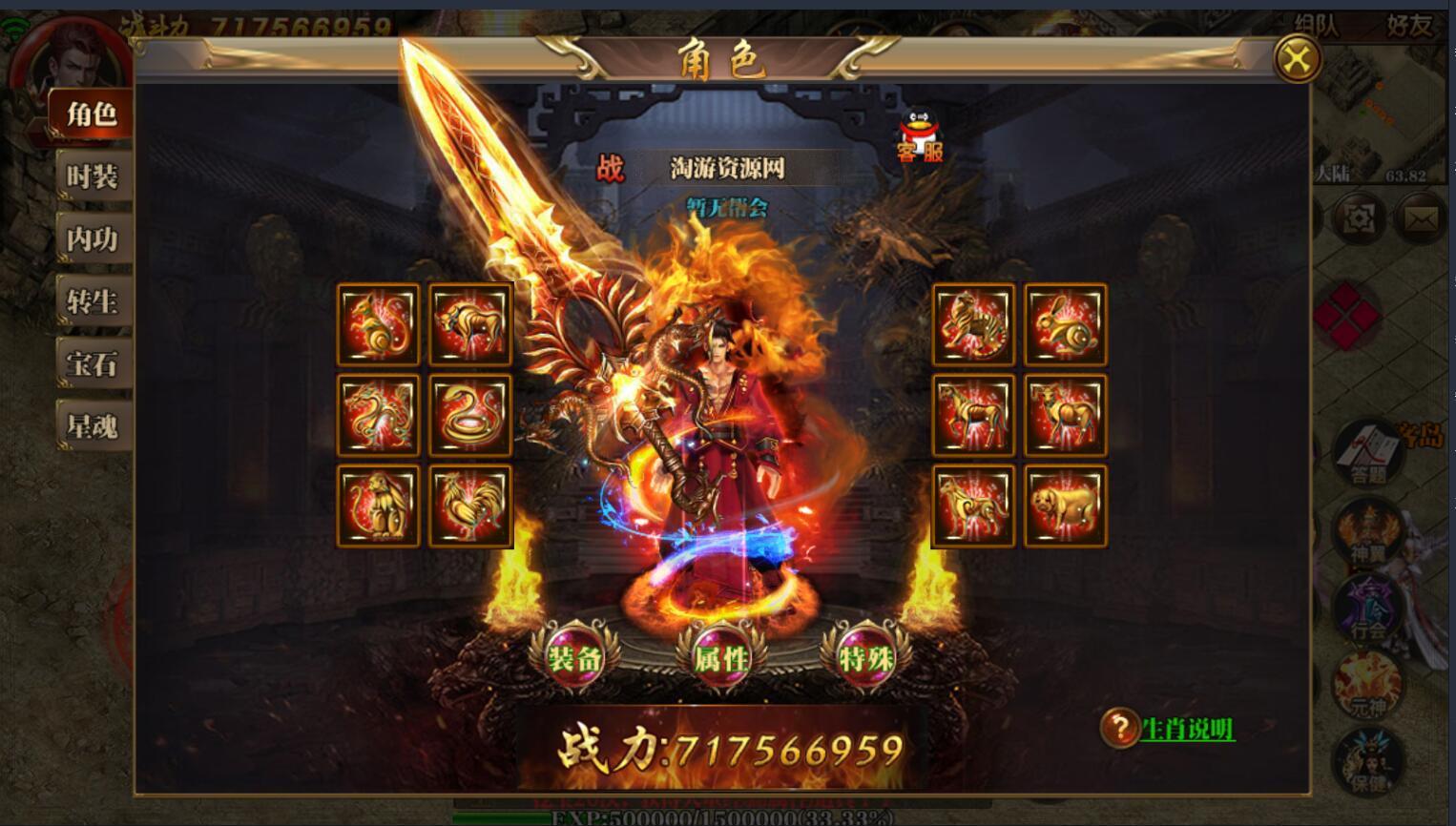The image size is (1456, 826).
Task: Close the character panel
Action: click(x=1297, y=59)
